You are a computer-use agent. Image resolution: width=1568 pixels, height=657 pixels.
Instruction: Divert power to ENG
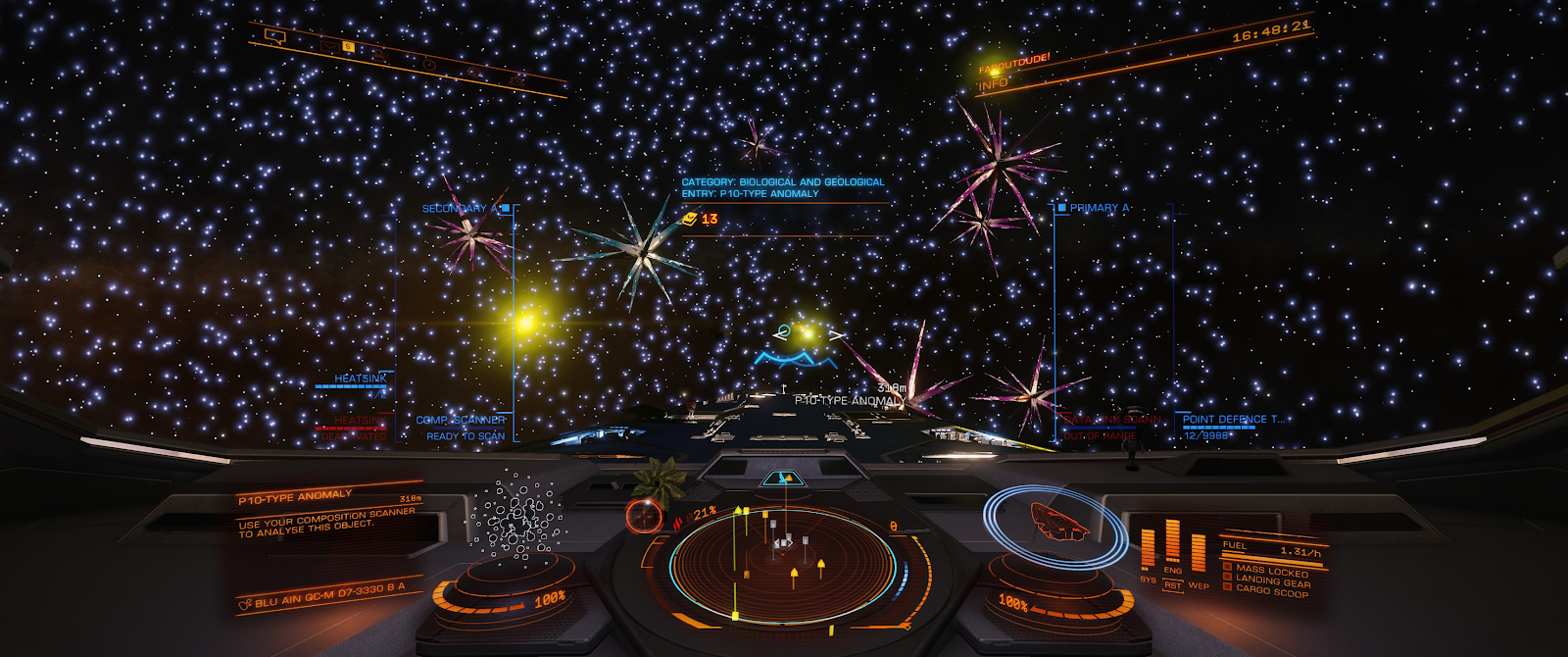[1172, 570]
